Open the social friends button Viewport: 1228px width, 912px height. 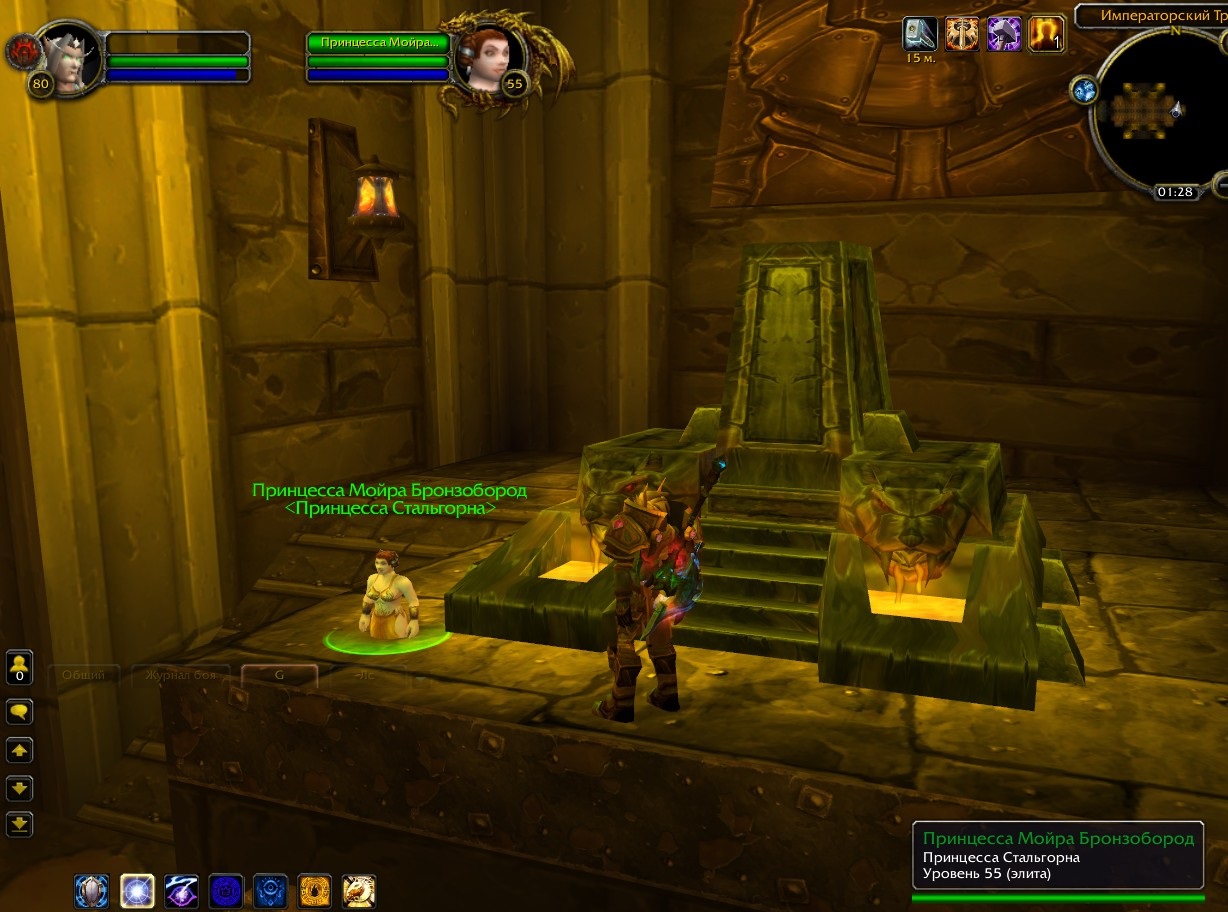[20, 667]
